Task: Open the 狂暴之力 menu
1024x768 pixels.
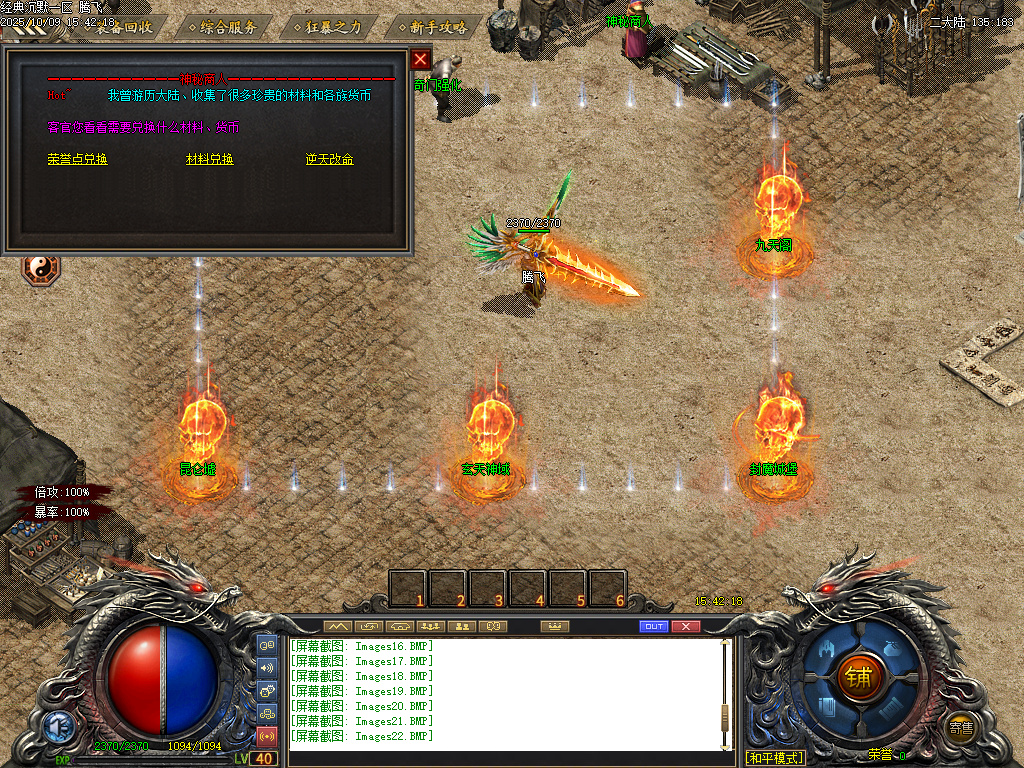Action: tap(327, 27)
